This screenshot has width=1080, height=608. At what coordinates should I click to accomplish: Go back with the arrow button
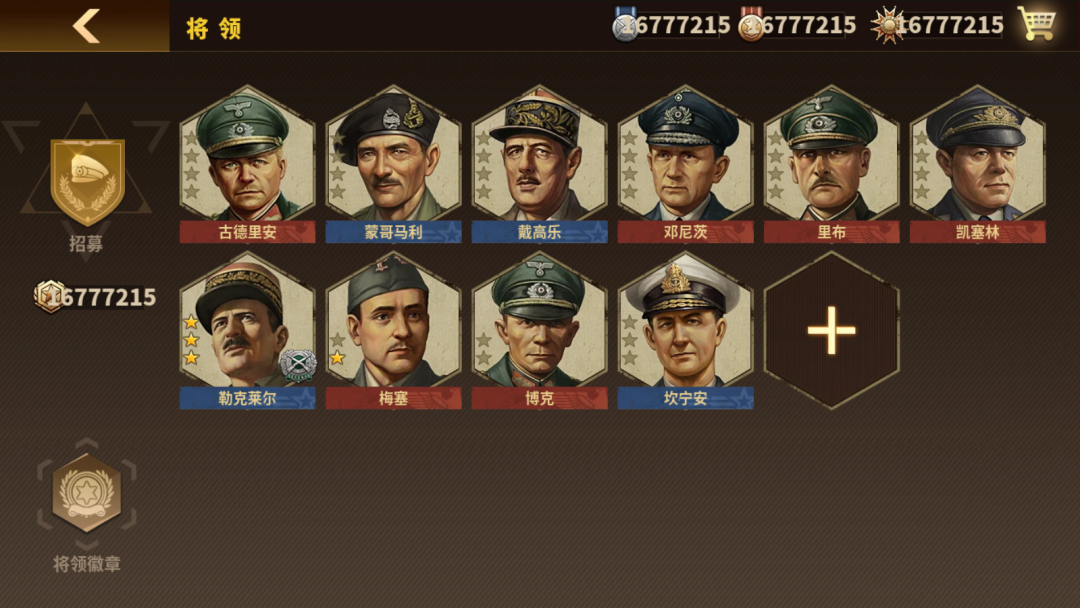pos(86,26)
